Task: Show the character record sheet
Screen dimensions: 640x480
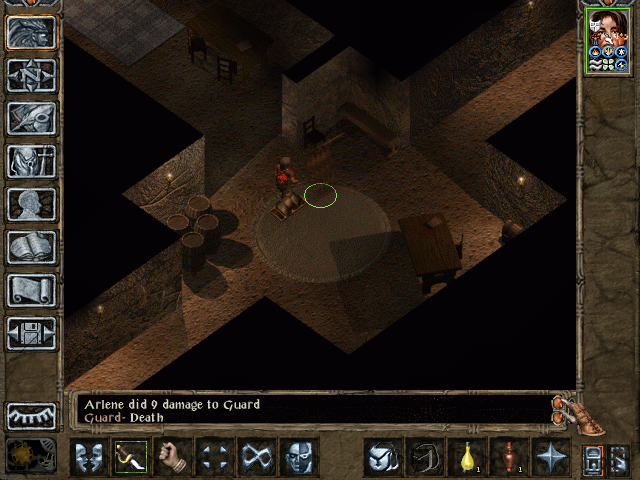Action: pyautogui.click(x=32, y=204)
